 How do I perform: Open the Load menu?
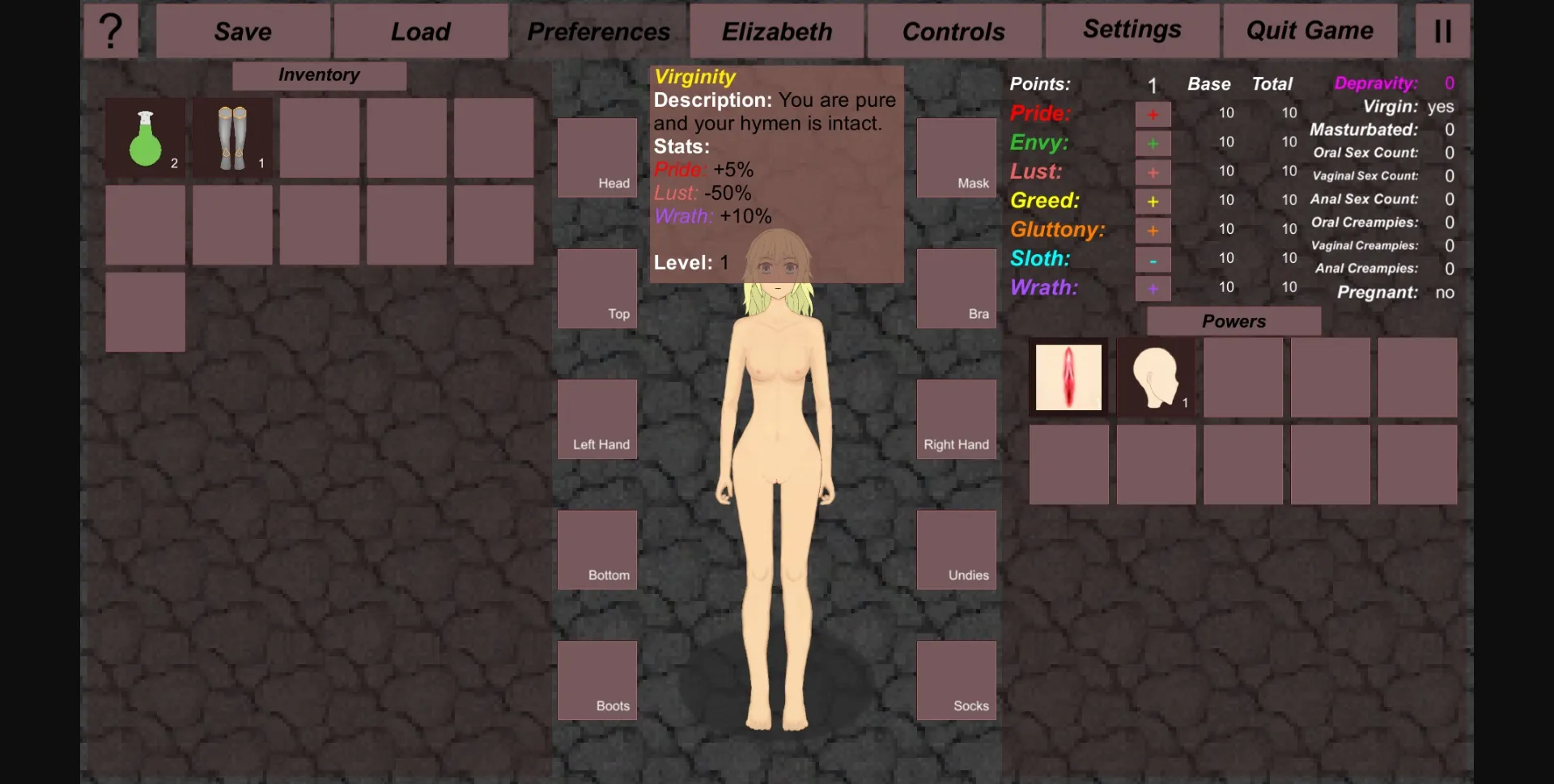tap(420, 31)
